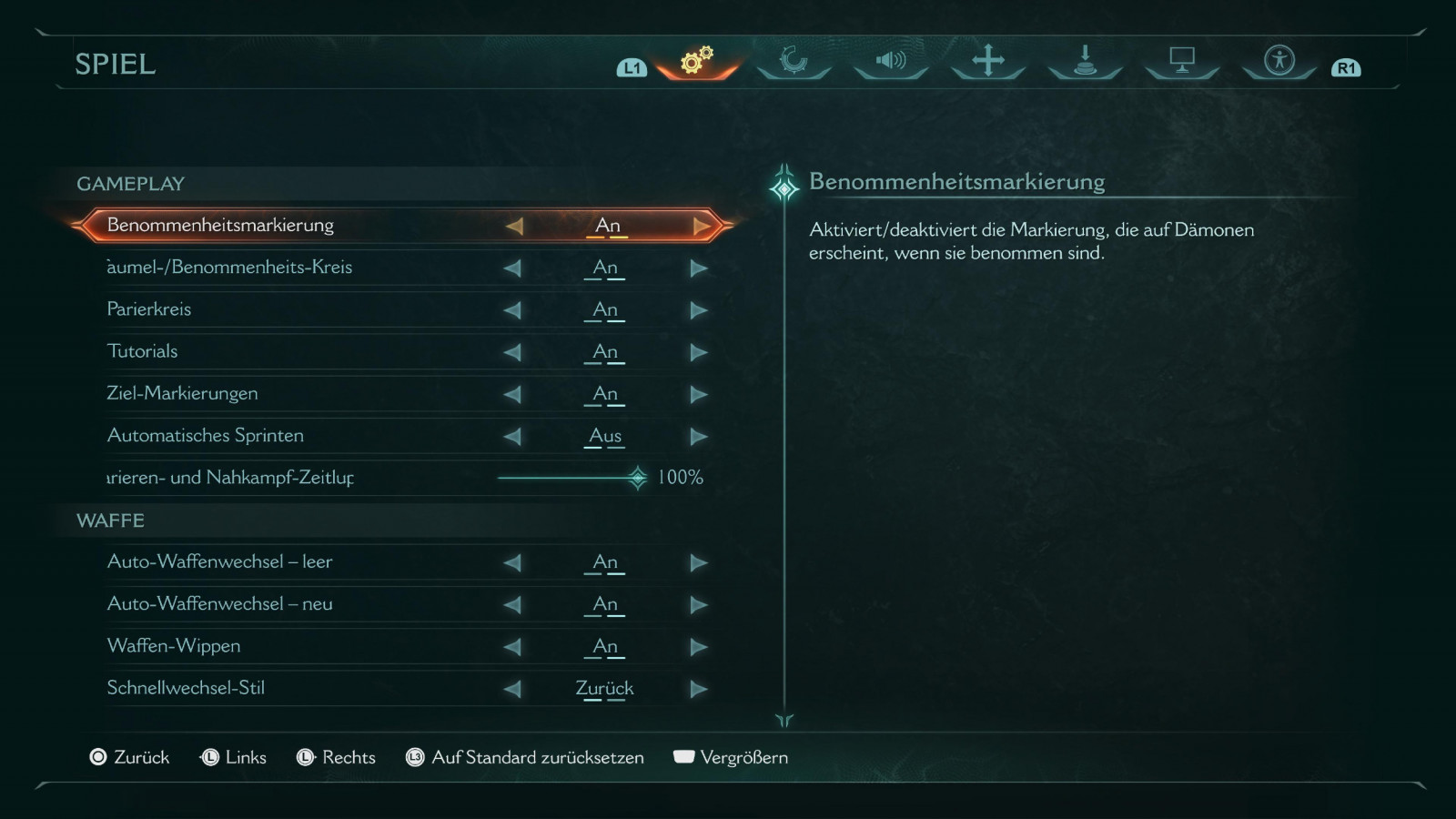Open the gears gameplay settings tab
Screen dimensions: 1456x819
697,61
